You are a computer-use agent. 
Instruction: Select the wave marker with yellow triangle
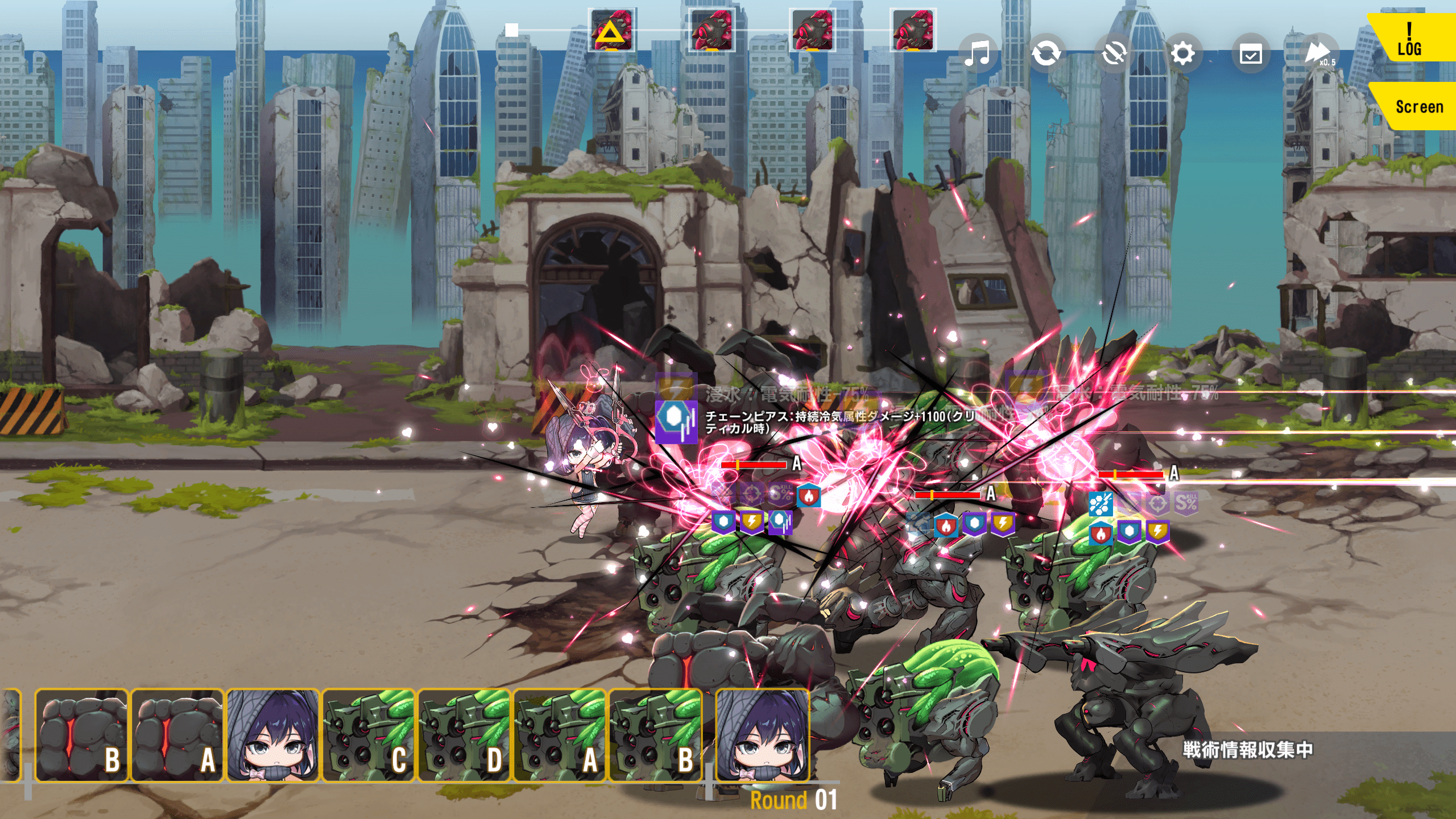click(611, 30)
